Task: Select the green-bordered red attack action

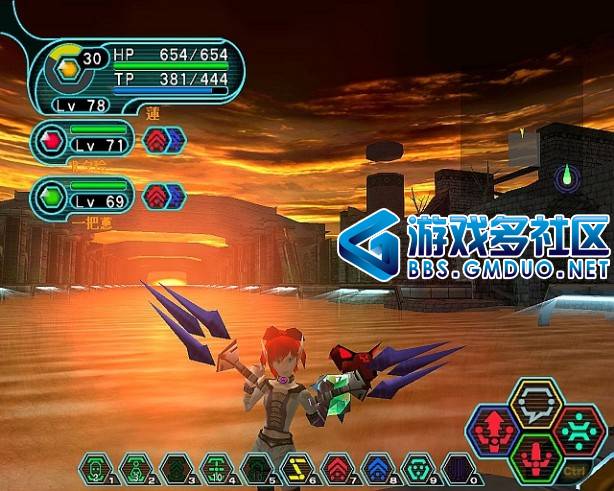Action: pos(536,459)
